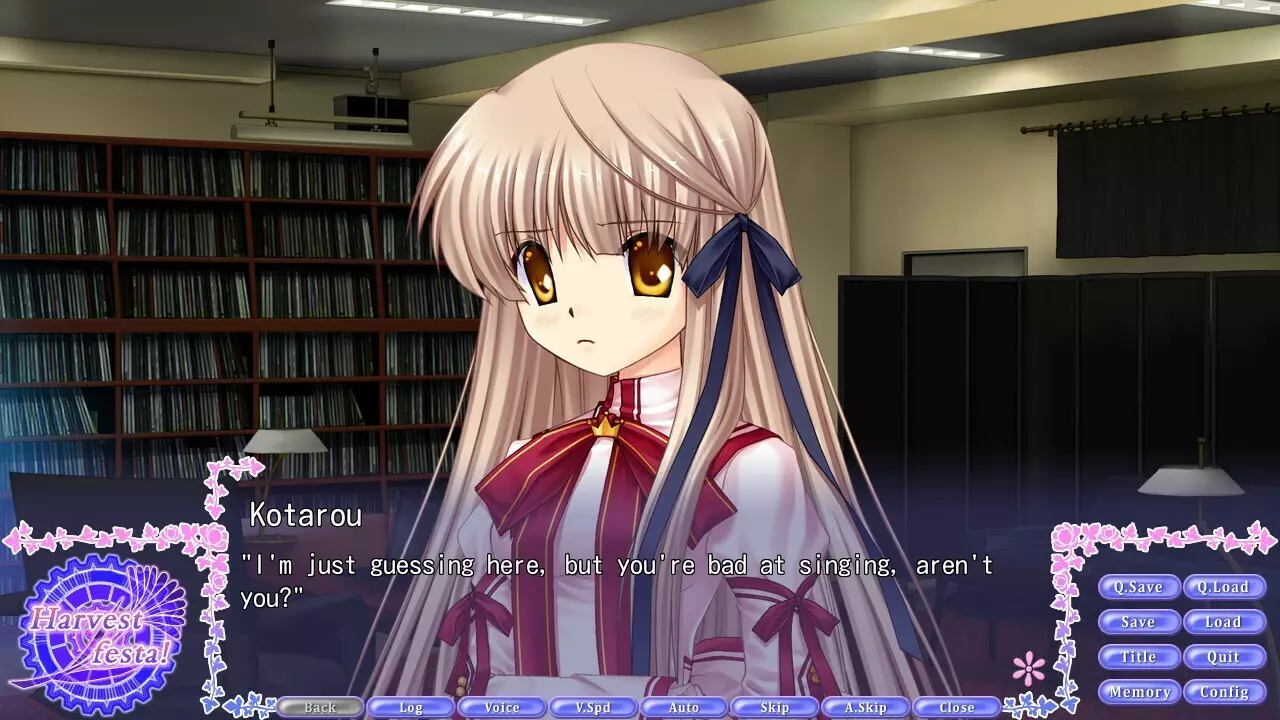Open the message Log
The height and width of the screenshot is (720, 1280).
coord(411,706)
